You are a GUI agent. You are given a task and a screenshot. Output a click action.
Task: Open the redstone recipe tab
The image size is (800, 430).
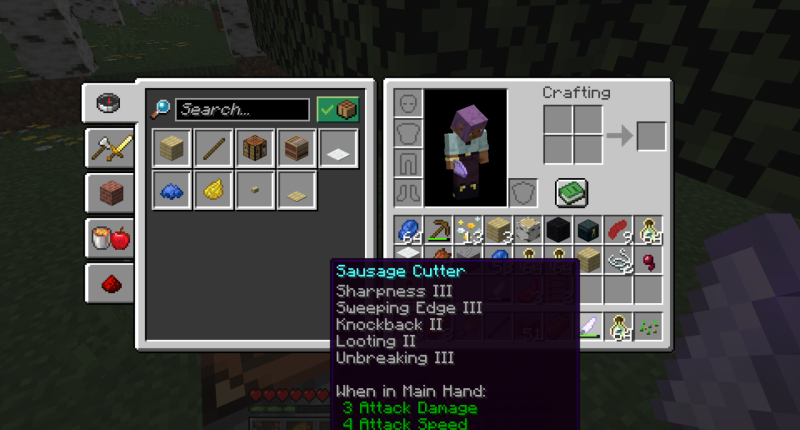click(108, 284)
